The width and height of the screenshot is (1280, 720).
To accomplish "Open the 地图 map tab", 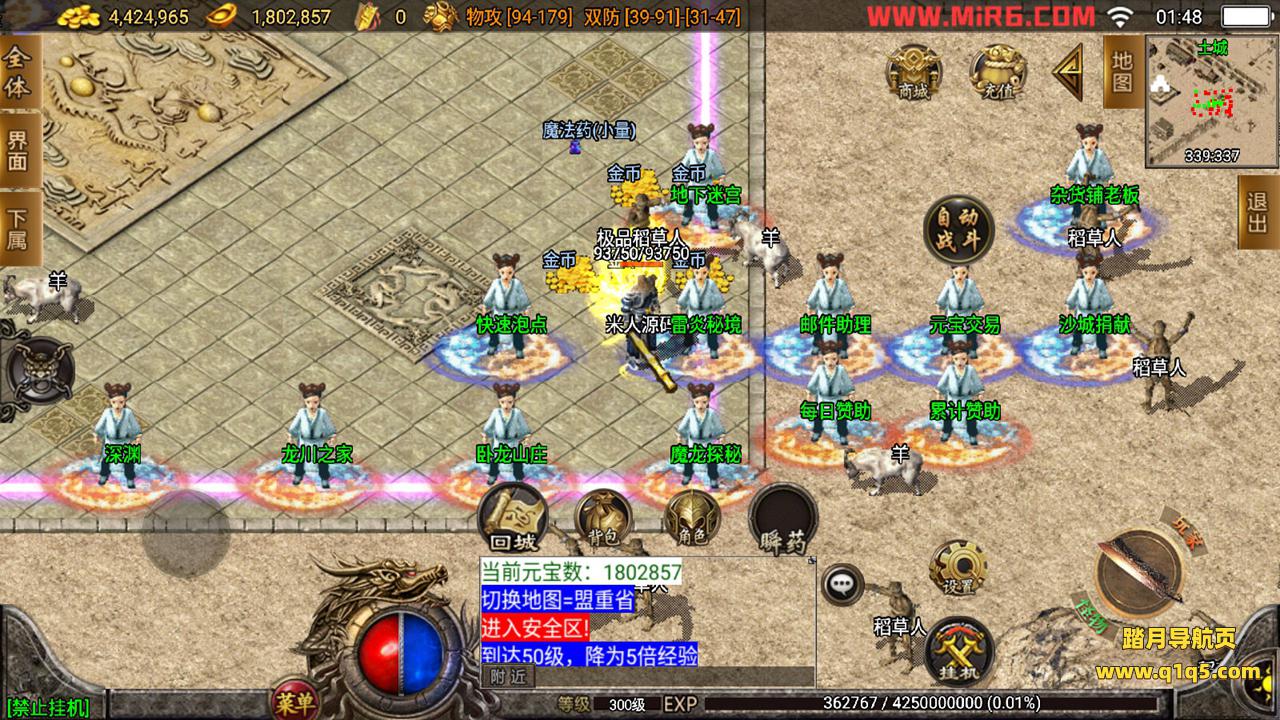I will pyautogui.click(x=1122, y=70).
